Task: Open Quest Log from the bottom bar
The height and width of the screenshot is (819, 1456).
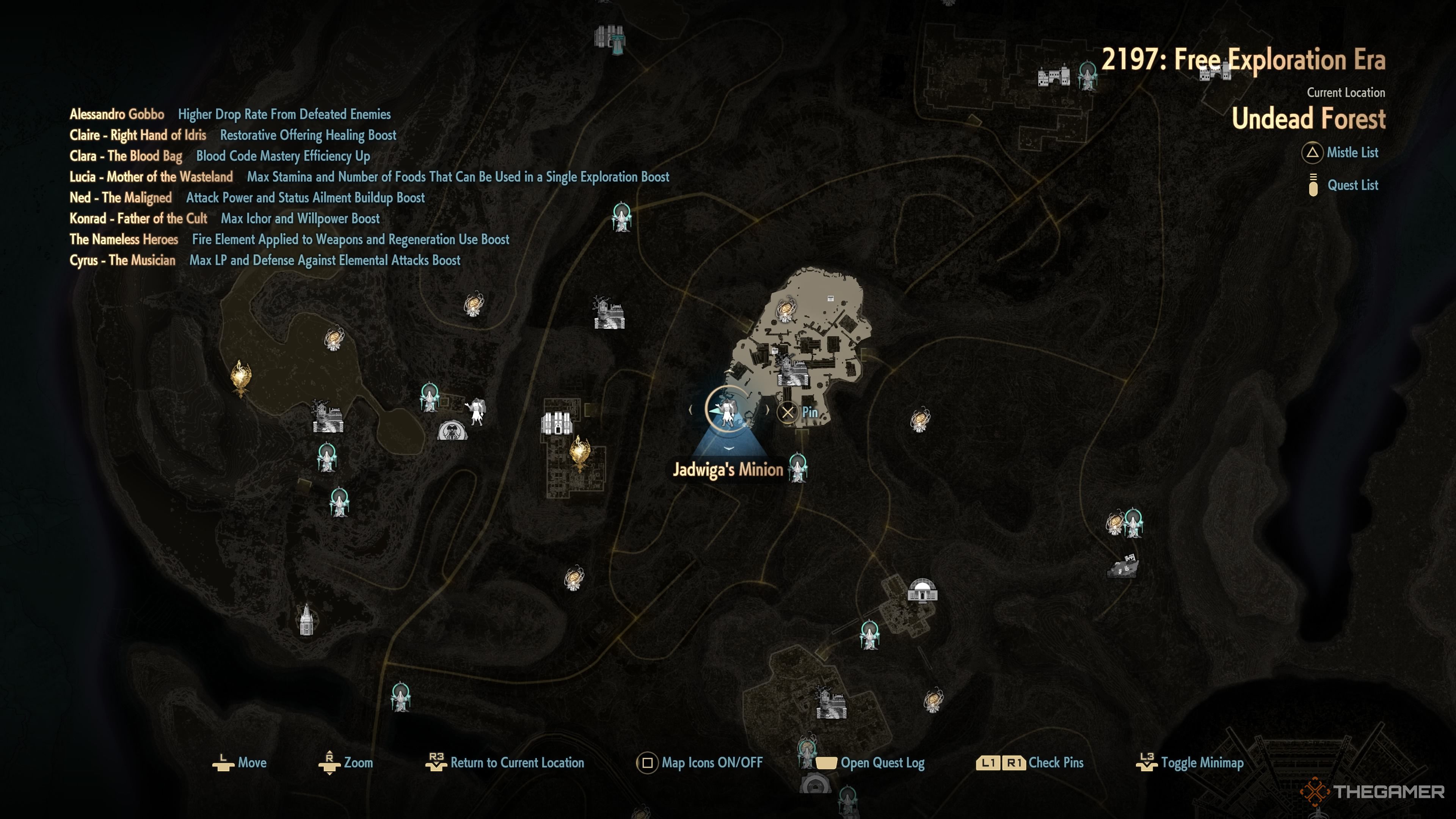Action: tap(870, 763)
